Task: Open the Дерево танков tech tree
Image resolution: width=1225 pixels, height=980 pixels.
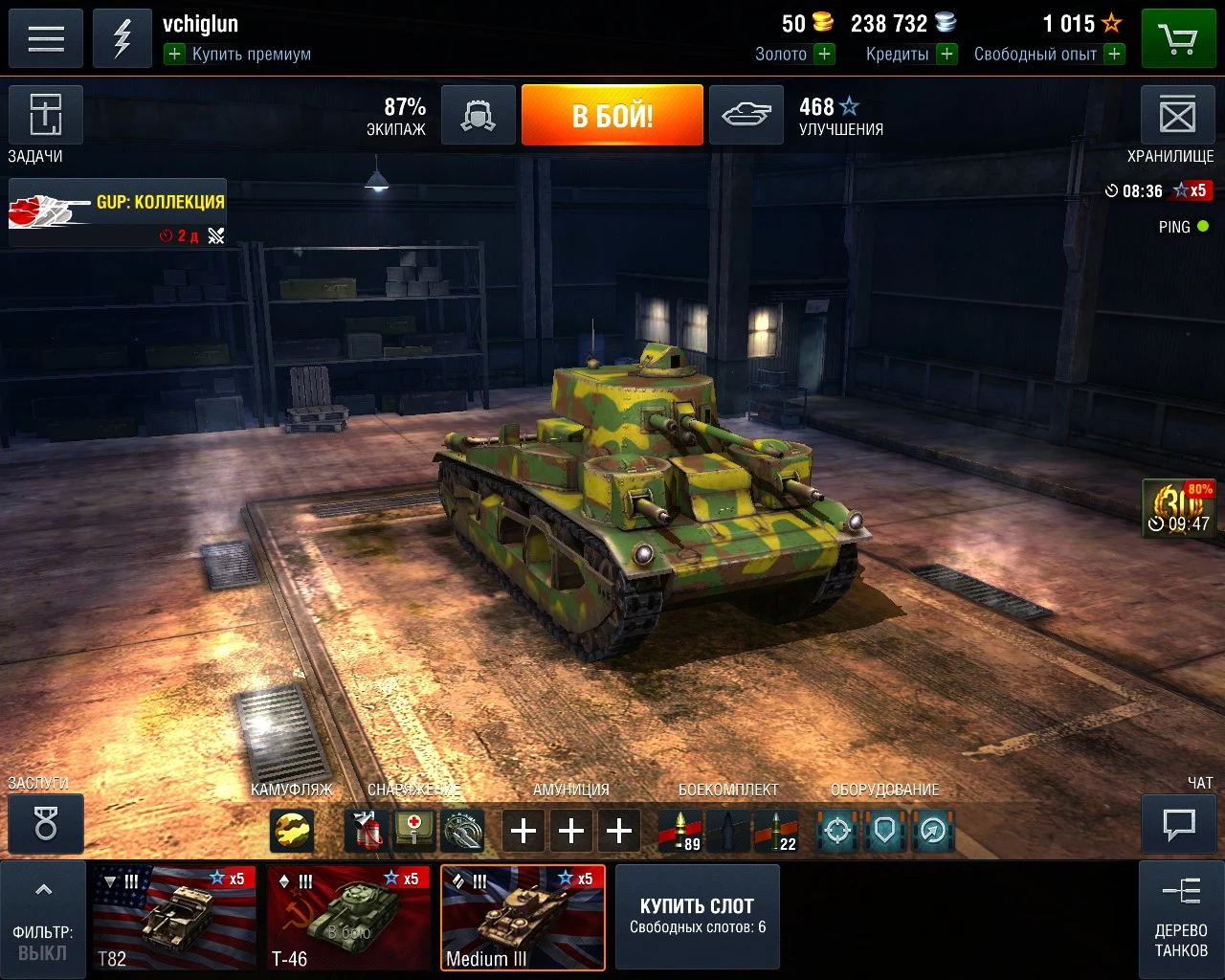Action: pyautogui.click(x=1181, y=919)
